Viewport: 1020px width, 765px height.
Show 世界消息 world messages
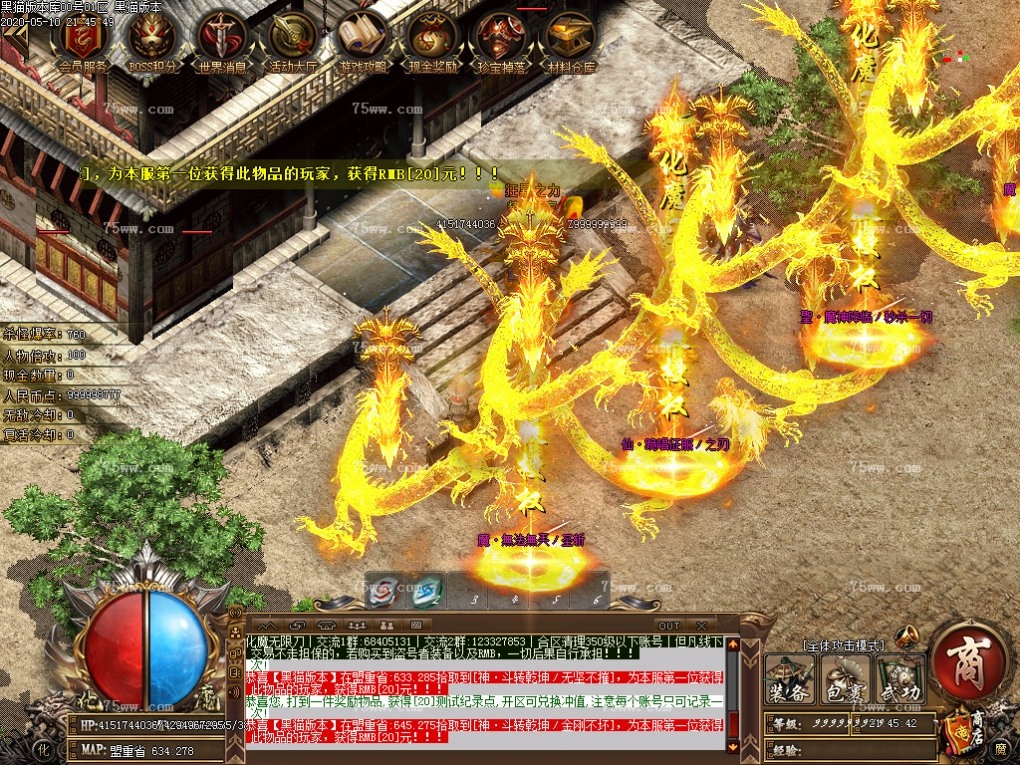(222, 40)
